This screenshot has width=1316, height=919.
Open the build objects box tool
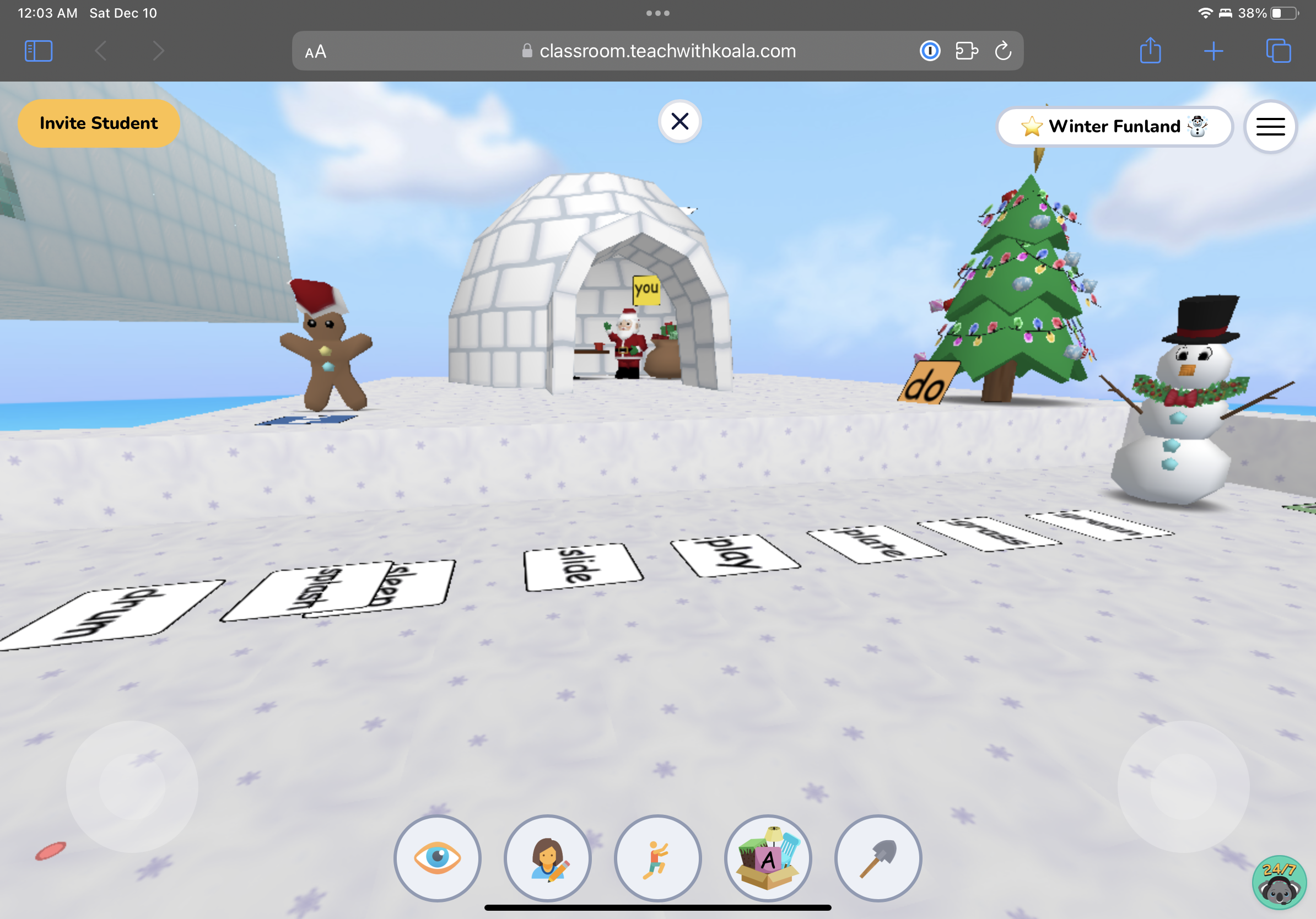[x=768, y=858]
